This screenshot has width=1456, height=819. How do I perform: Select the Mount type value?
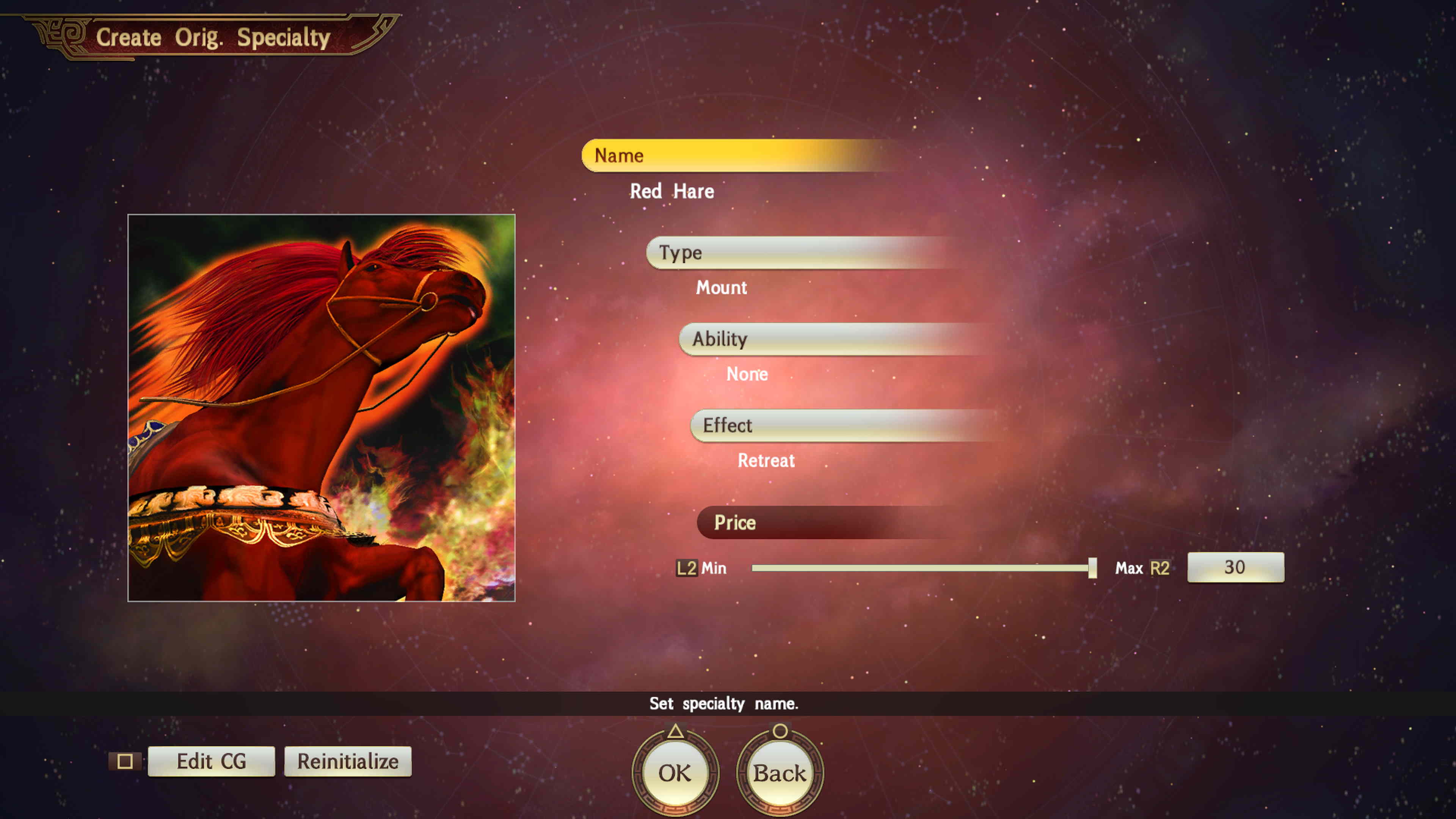point(722,288)
